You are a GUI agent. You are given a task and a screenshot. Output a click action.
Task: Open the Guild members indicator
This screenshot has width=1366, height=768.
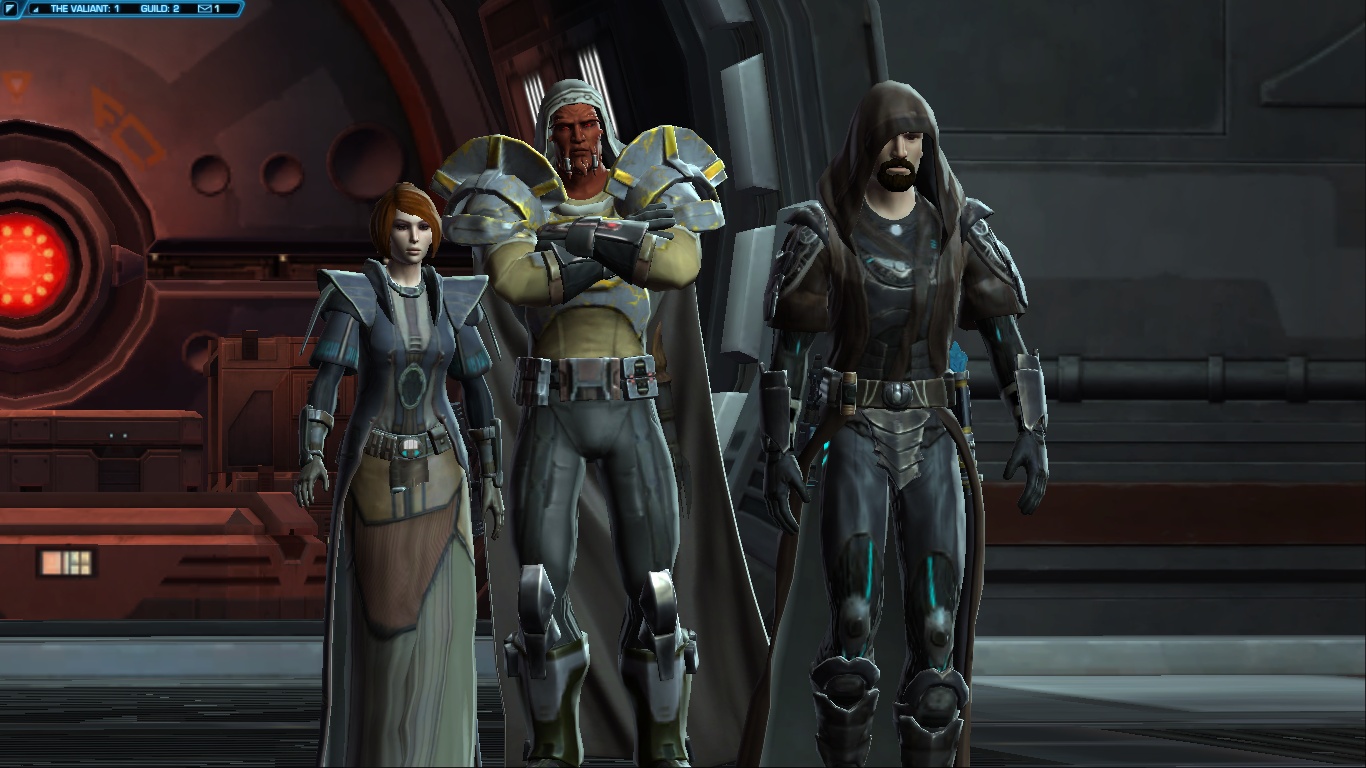[x=159, y=9]
